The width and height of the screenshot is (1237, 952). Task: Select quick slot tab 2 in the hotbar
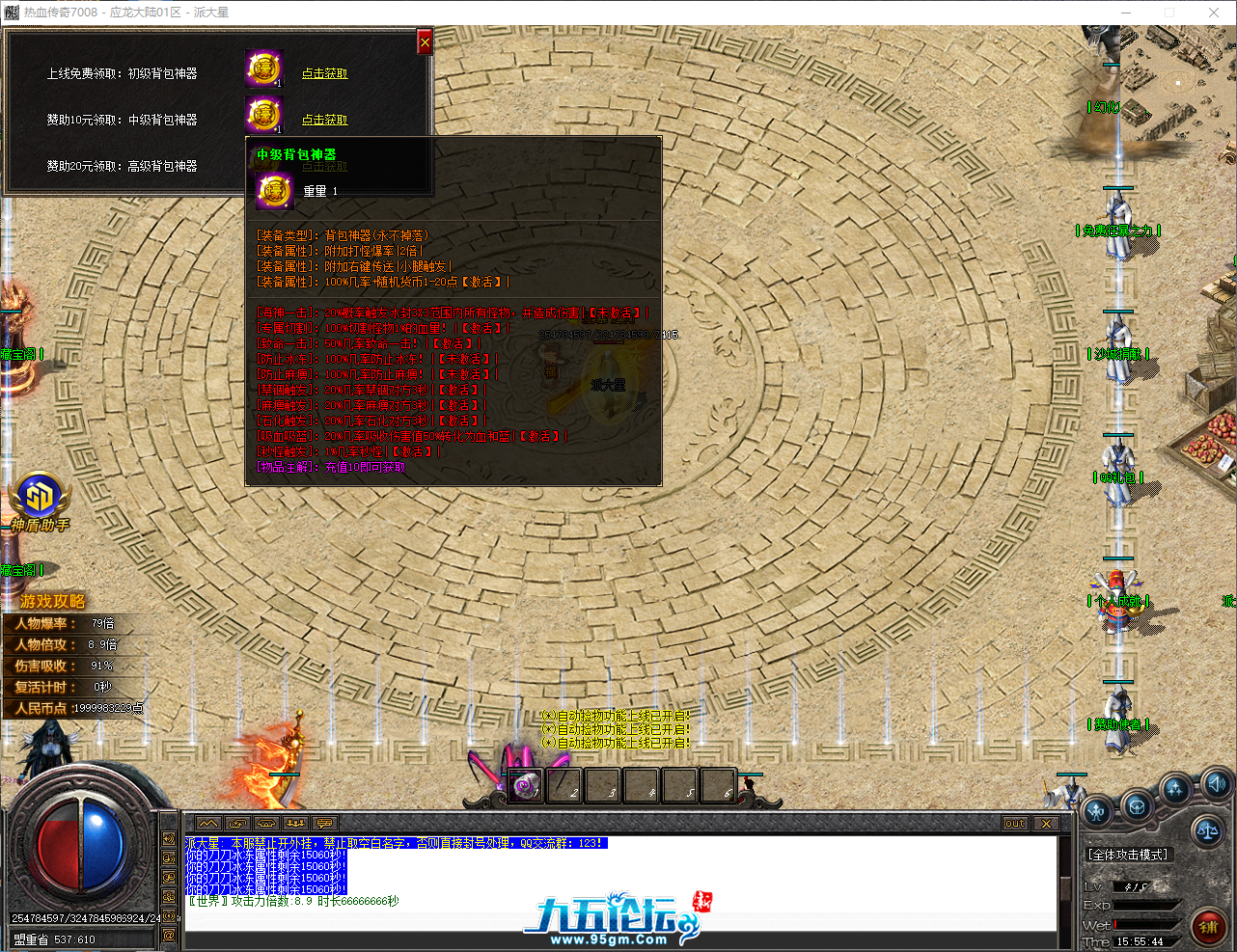[x=563, y=784]
